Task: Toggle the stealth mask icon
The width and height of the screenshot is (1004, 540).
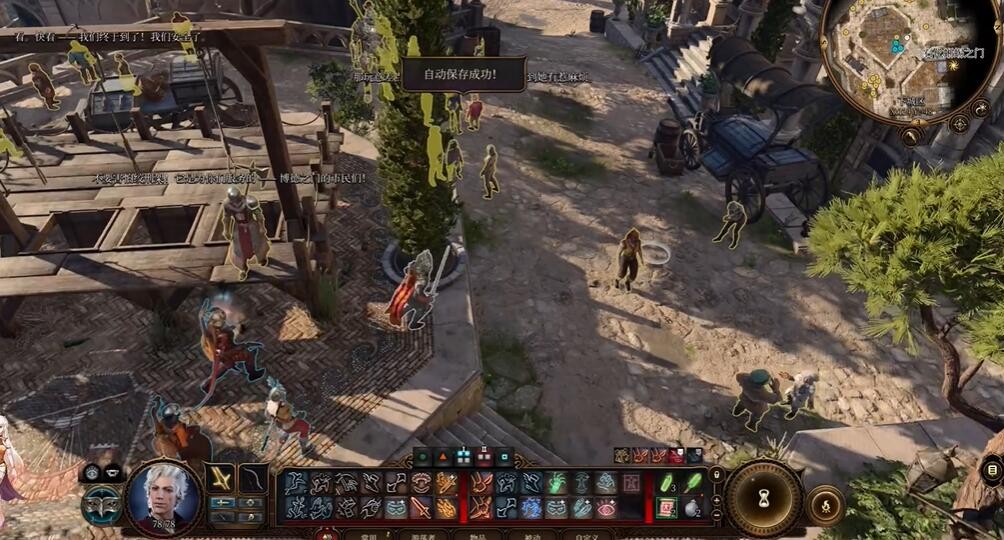Action: pyautogui.click(x=99, y=503)
